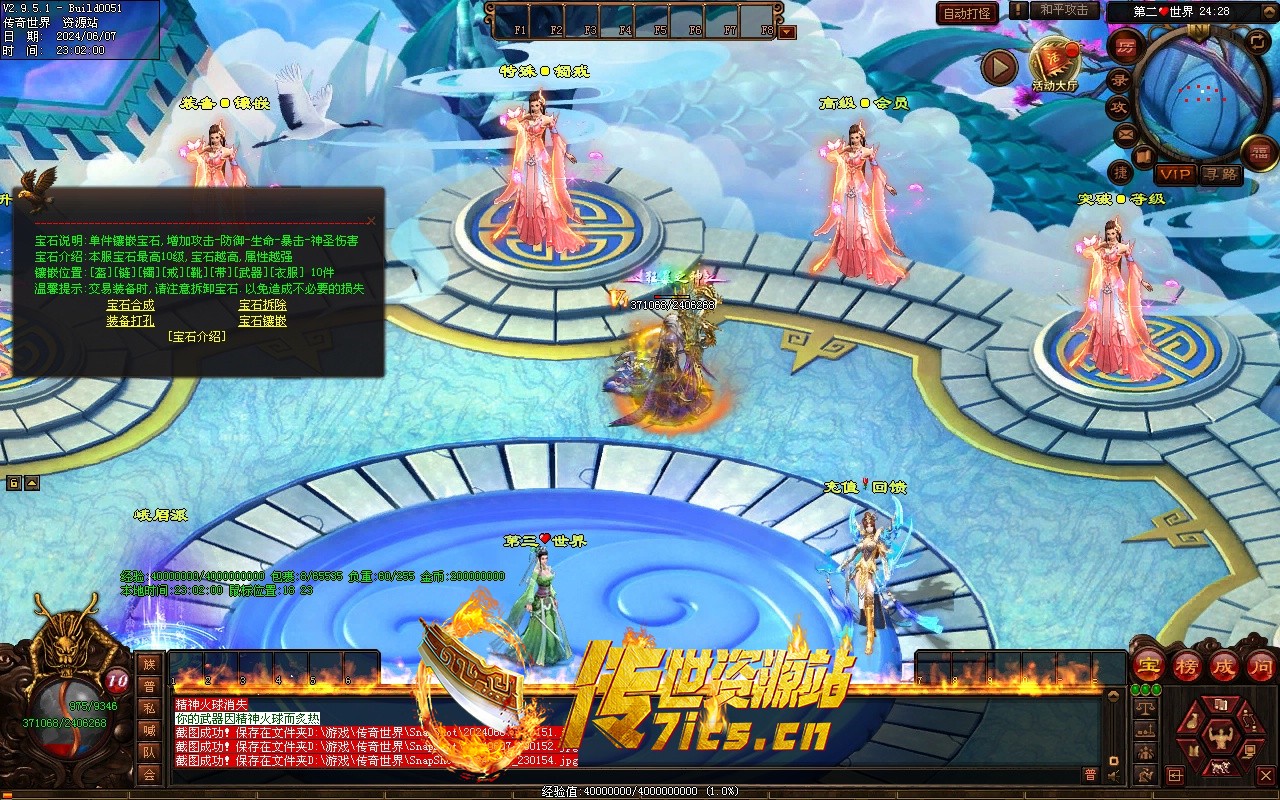1280x800 pixels.
Task: Click the 福 welfare round button
Action: 1259,152
